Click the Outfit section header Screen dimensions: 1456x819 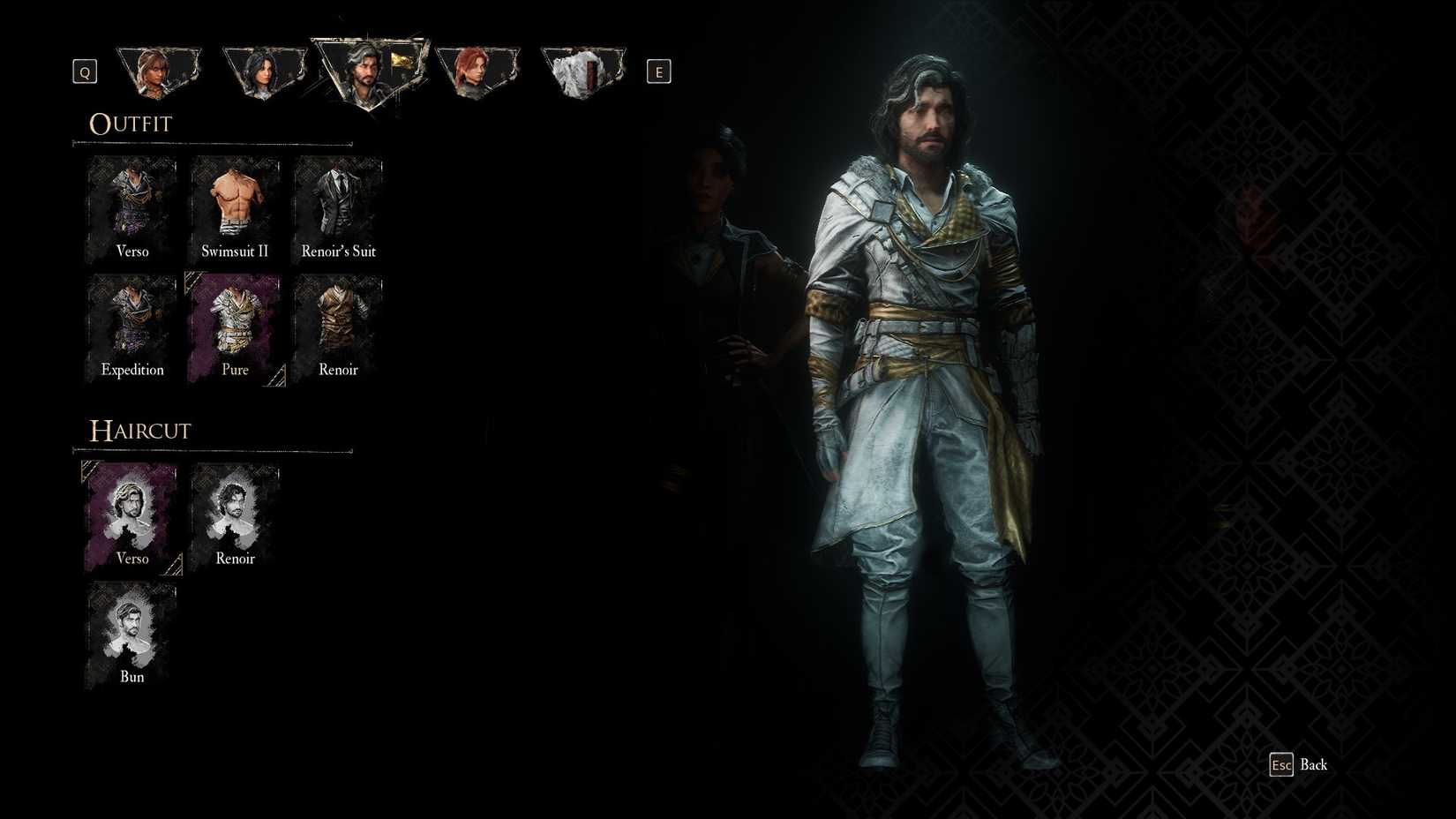(x=130, y=124)
